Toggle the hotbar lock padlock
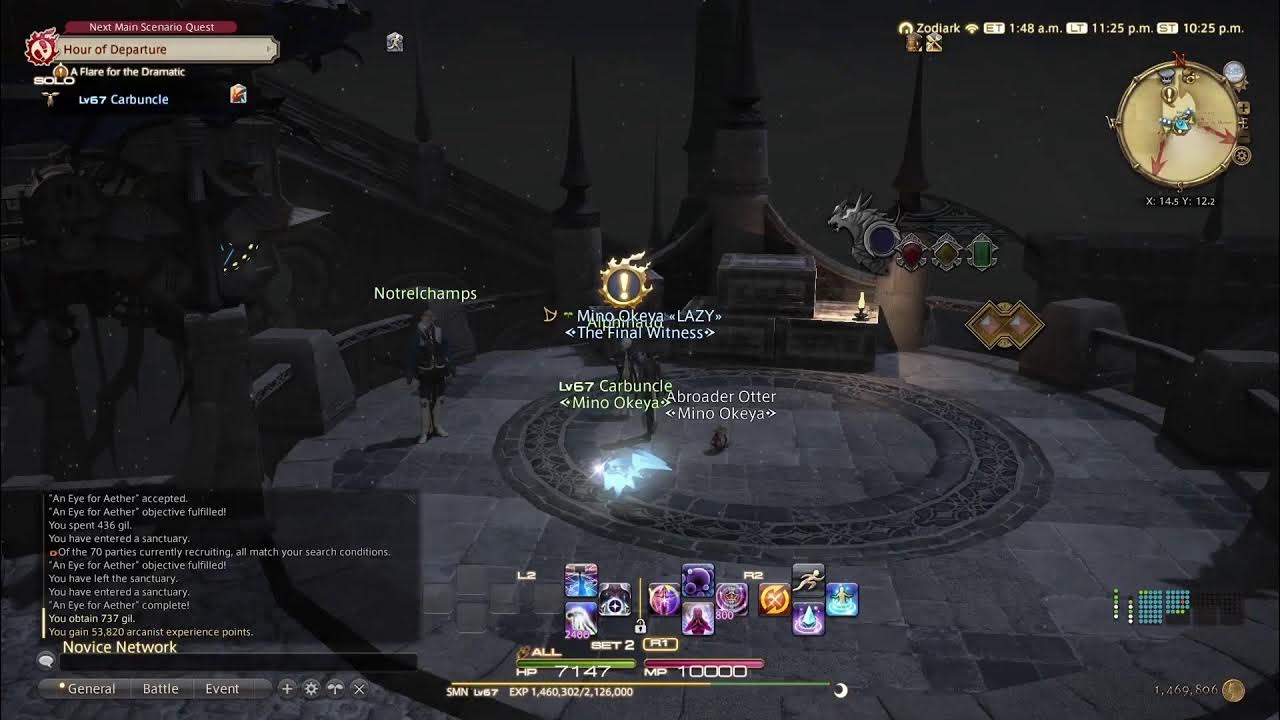Image resolution: width=1280 pixels, height=720 pixels. (641, 628)
